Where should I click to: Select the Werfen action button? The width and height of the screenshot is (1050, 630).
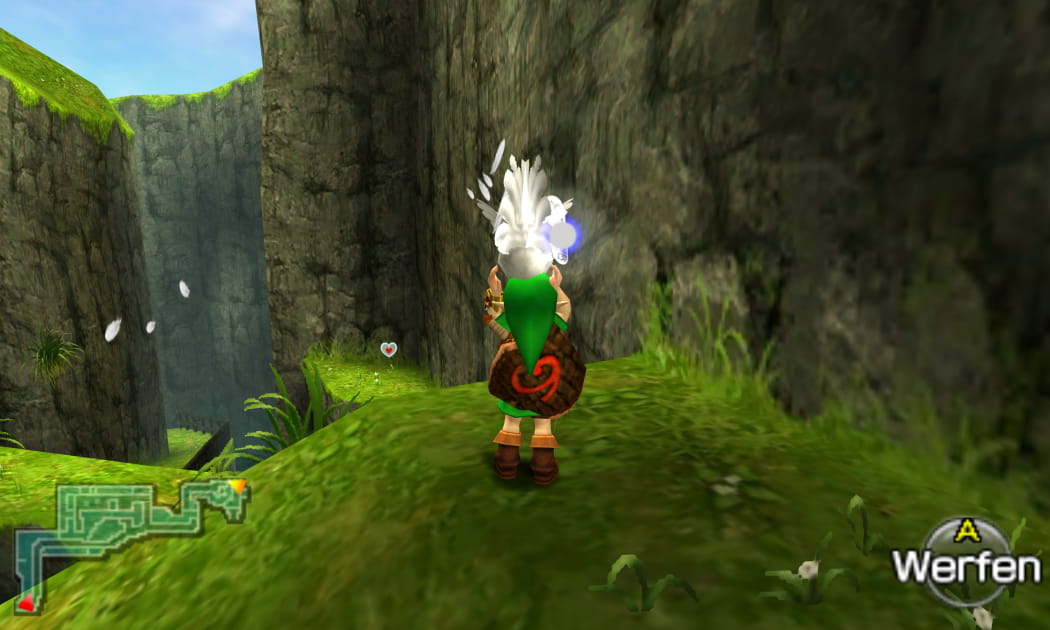pos(965,564)
